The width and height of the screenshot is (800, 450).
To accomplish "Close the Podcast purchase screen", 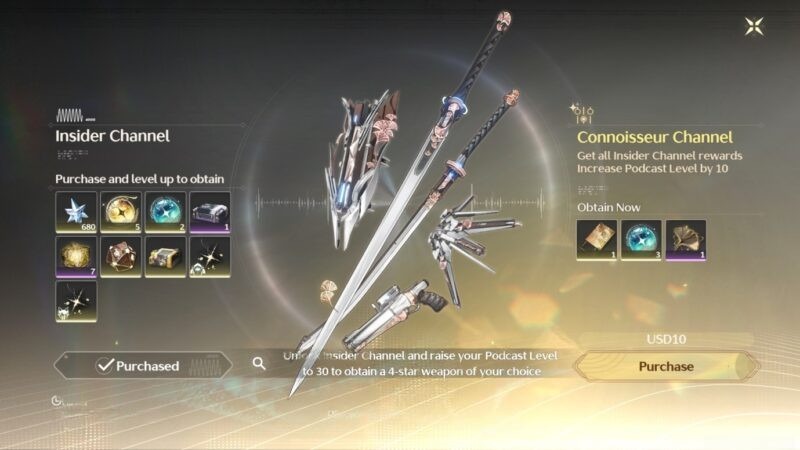I will 755,26.
